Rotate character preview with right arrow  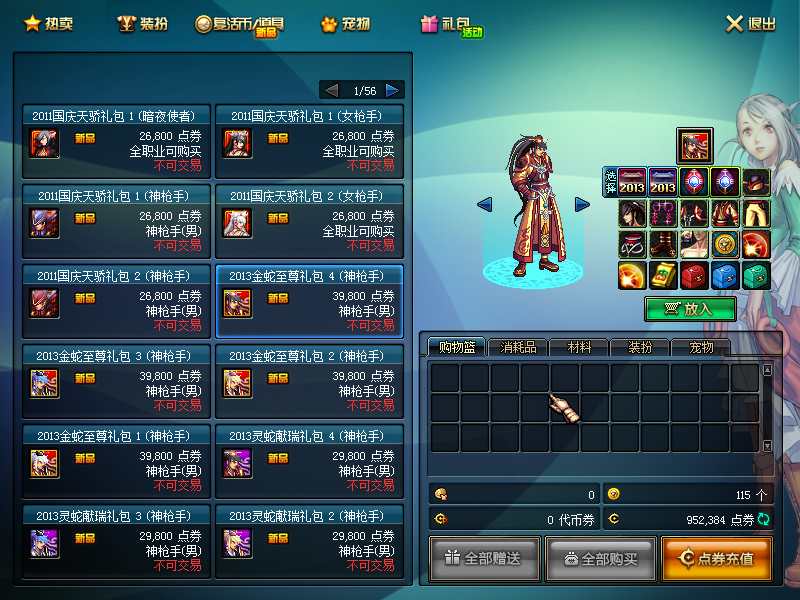point(582,204)
